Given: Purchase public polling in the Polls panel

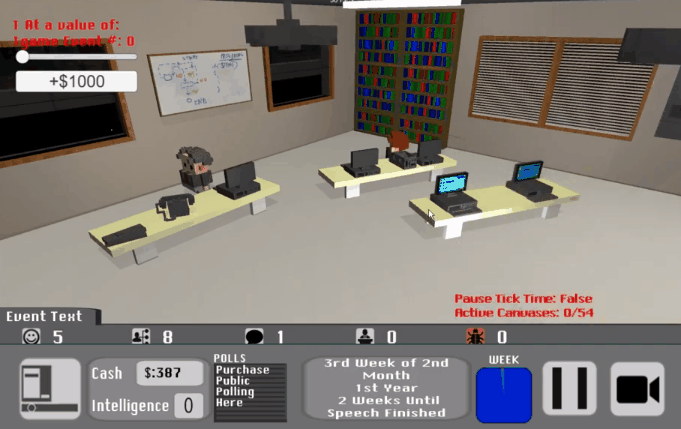Looking at the screenshot, I should click(x=249, y=386).
